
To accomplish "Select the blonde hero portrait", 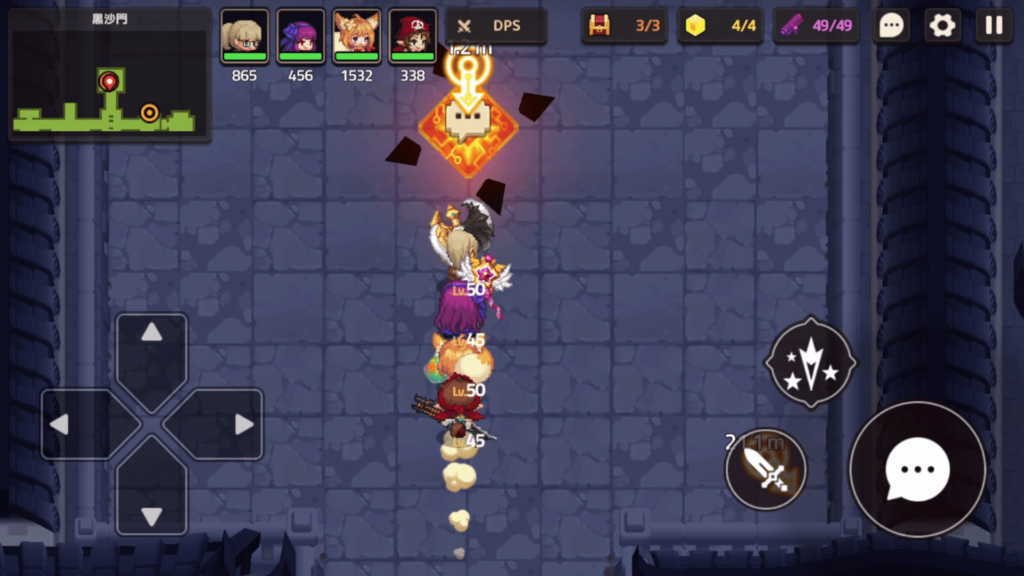I will tap(244, 37).
